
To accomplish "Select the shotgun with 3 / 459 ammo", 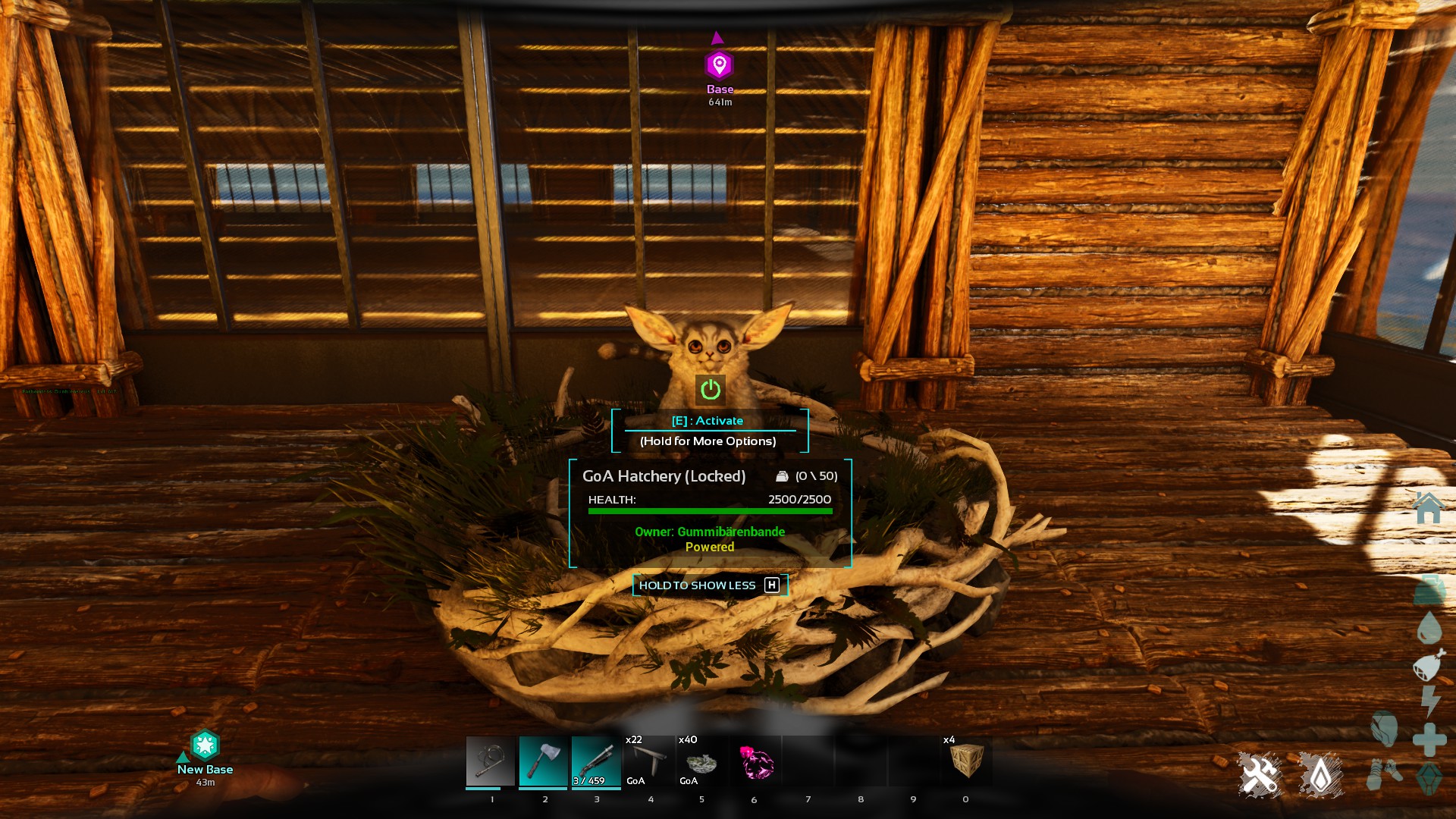I will point(596,761).
